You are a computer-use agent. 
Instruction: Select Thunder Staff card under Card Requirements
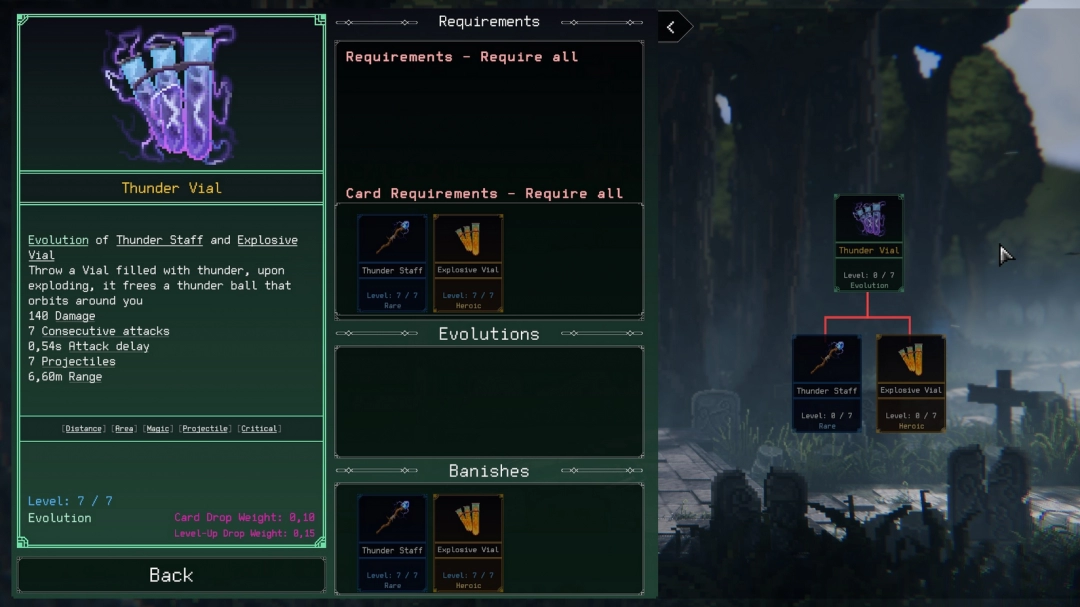click(x=392, y=262)
